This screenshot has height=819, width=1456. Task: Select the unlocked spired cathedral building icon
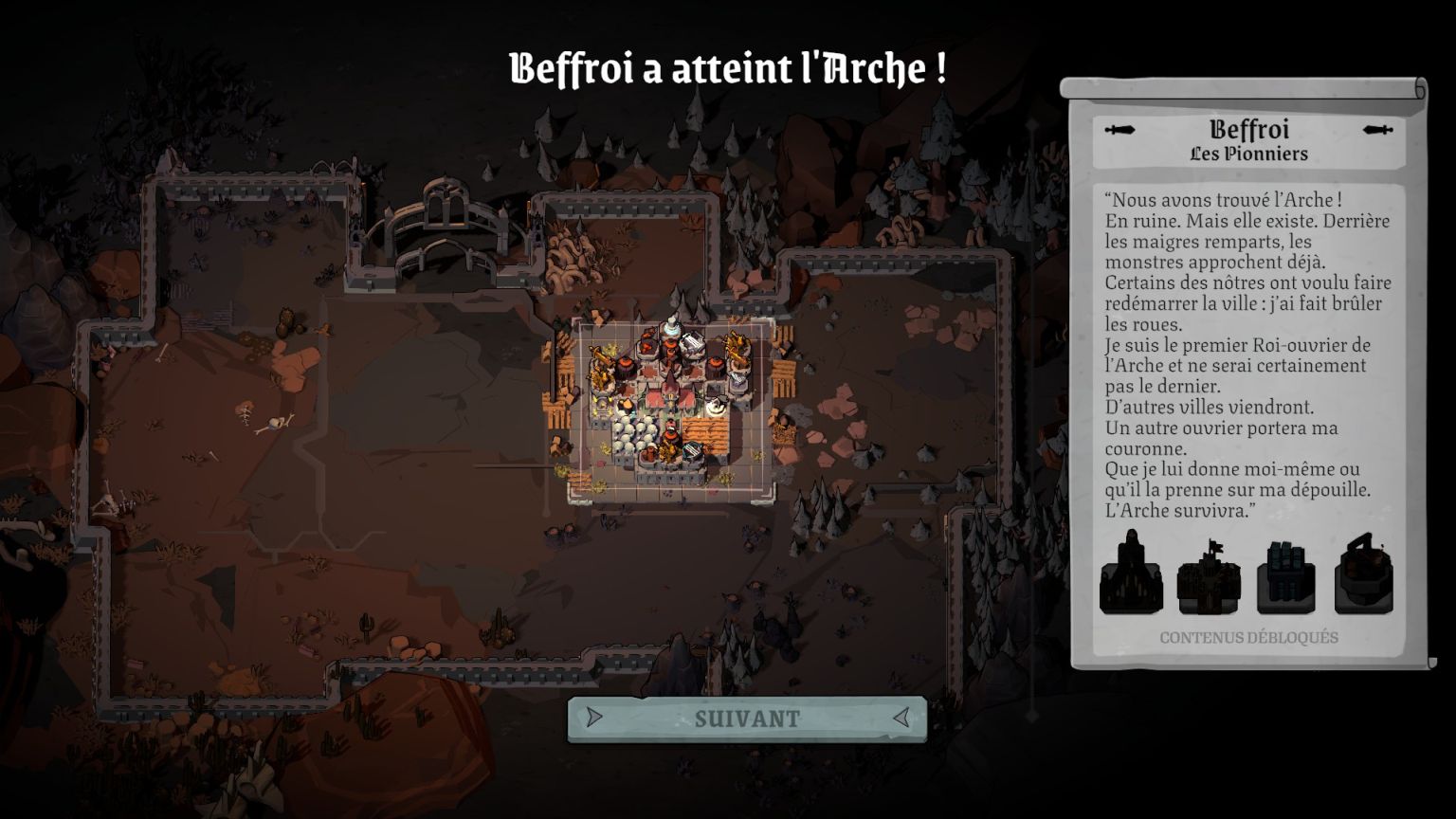(1131, 574)
